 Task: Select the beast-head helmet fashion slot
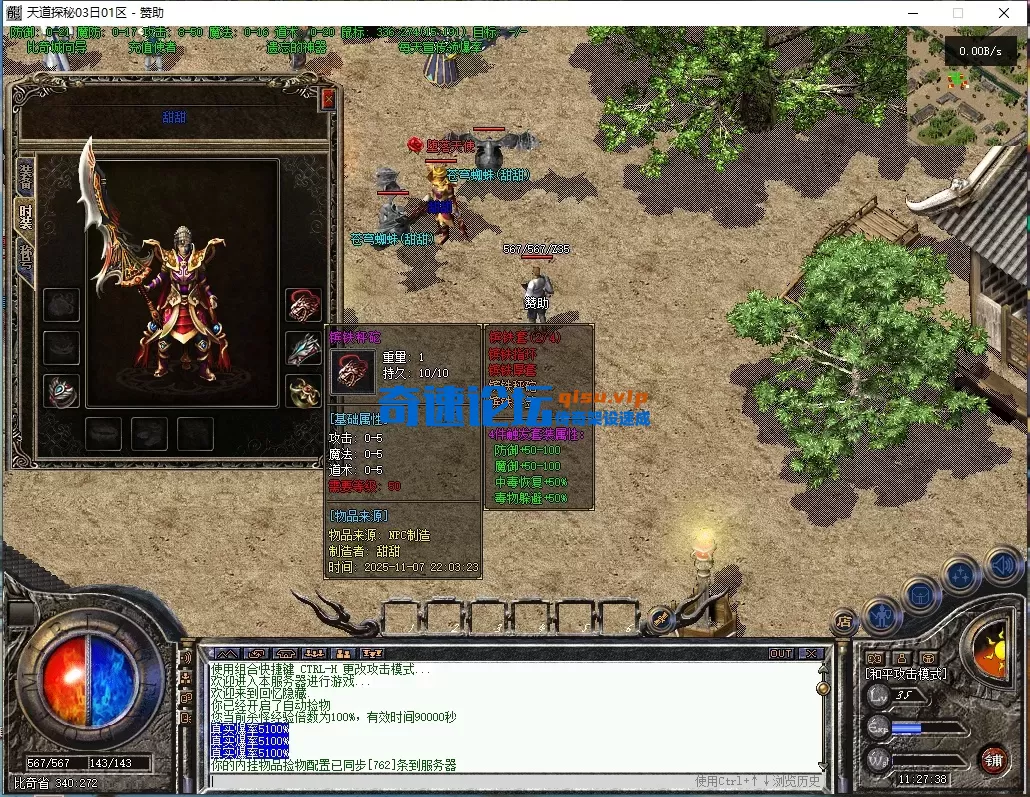tap(303, 305)
